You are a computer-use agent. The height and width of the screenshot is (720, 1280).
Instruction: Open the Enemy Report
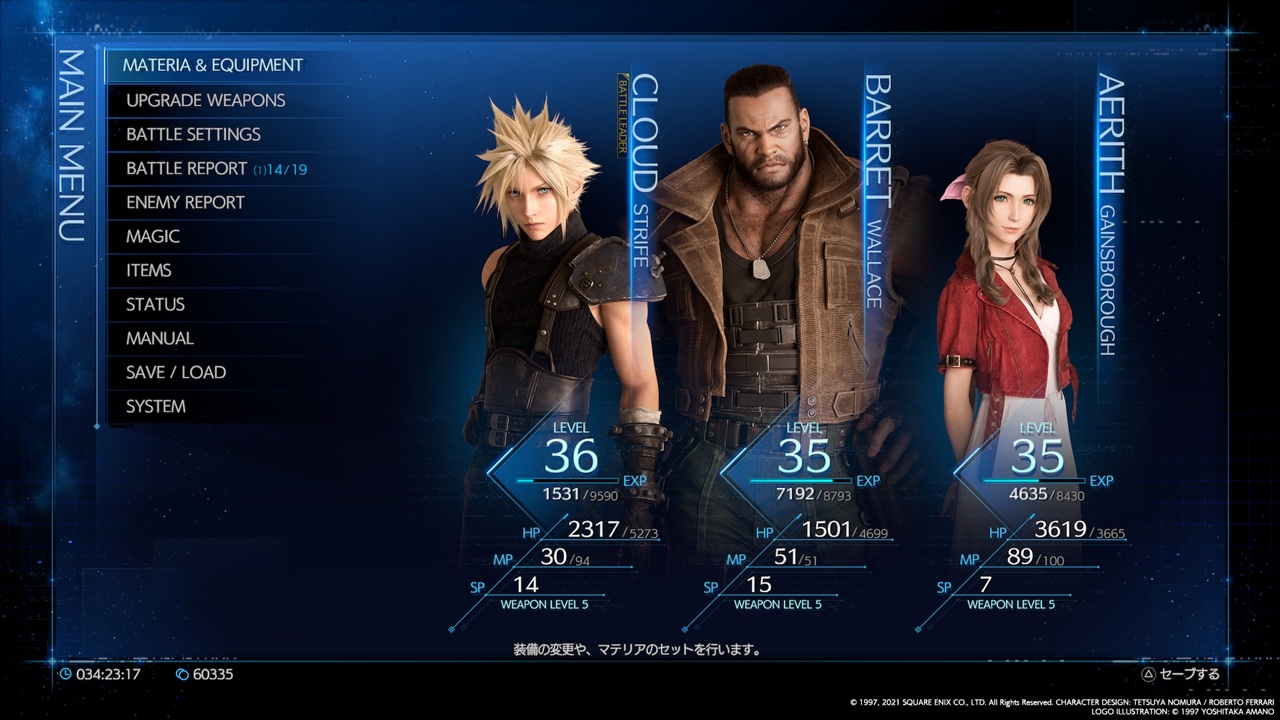[184, 202]
